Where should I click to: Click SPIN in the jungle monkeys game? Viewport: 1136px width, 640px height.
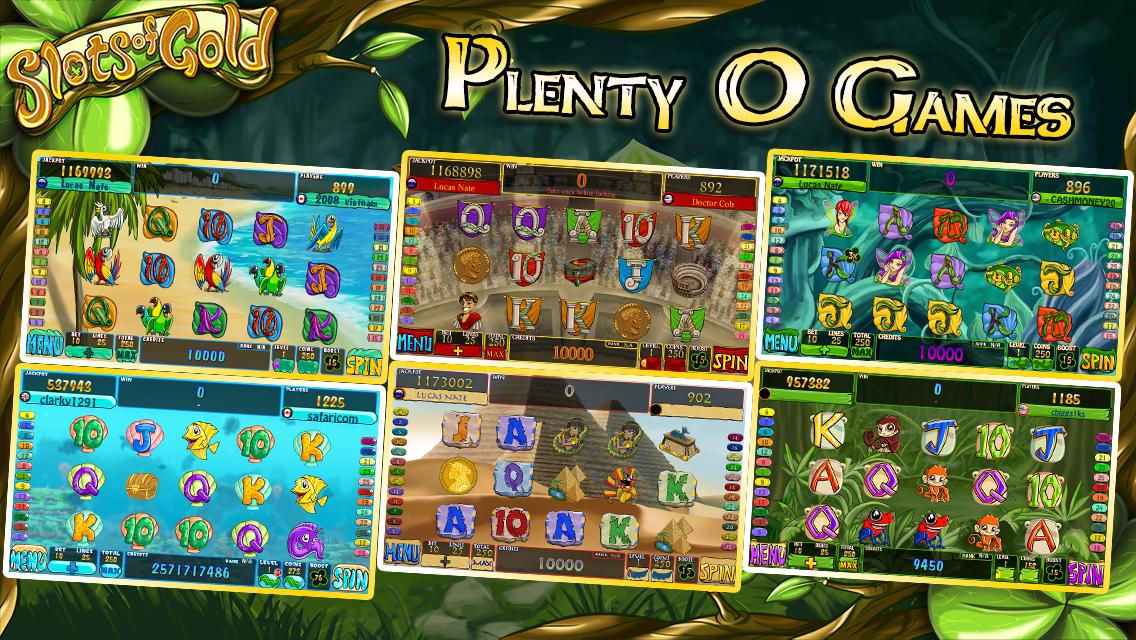click(x=1086, y=574)
